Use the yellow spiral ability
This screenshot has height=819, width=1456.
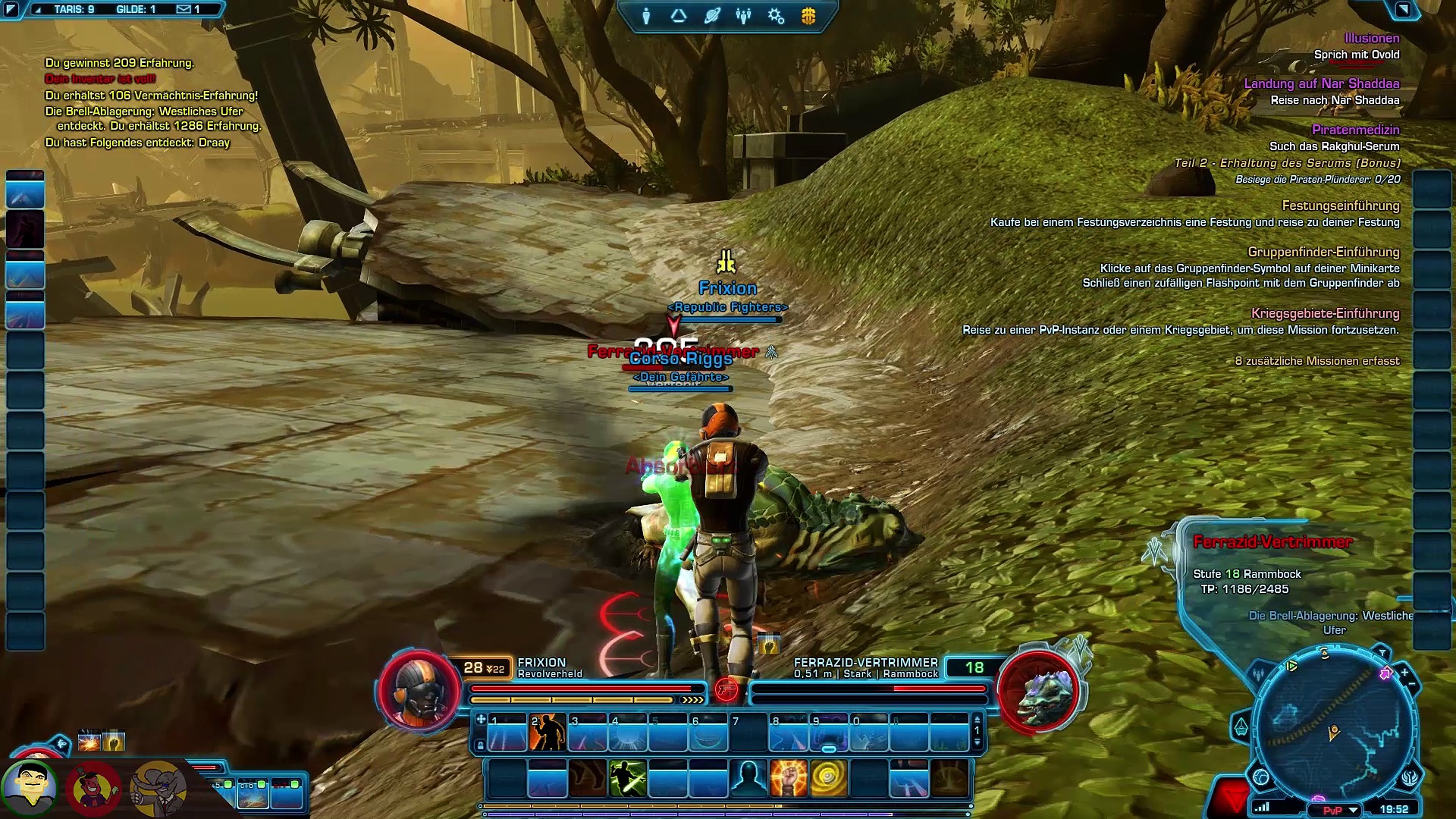[x=828, y=779]
